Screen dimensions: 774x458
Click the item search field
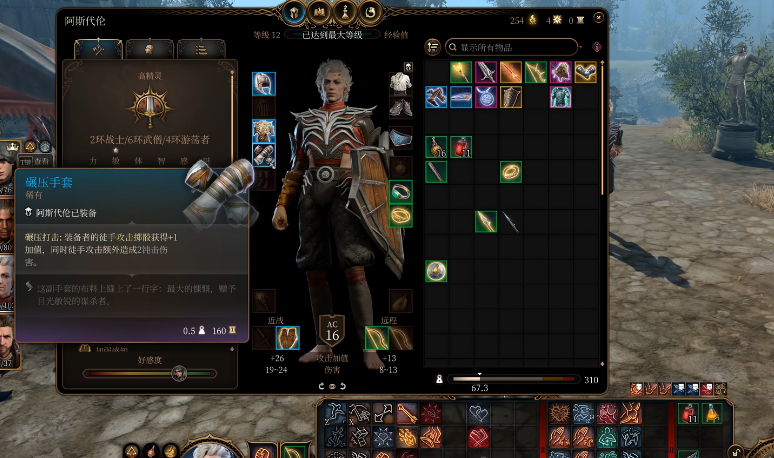[515, 47]
